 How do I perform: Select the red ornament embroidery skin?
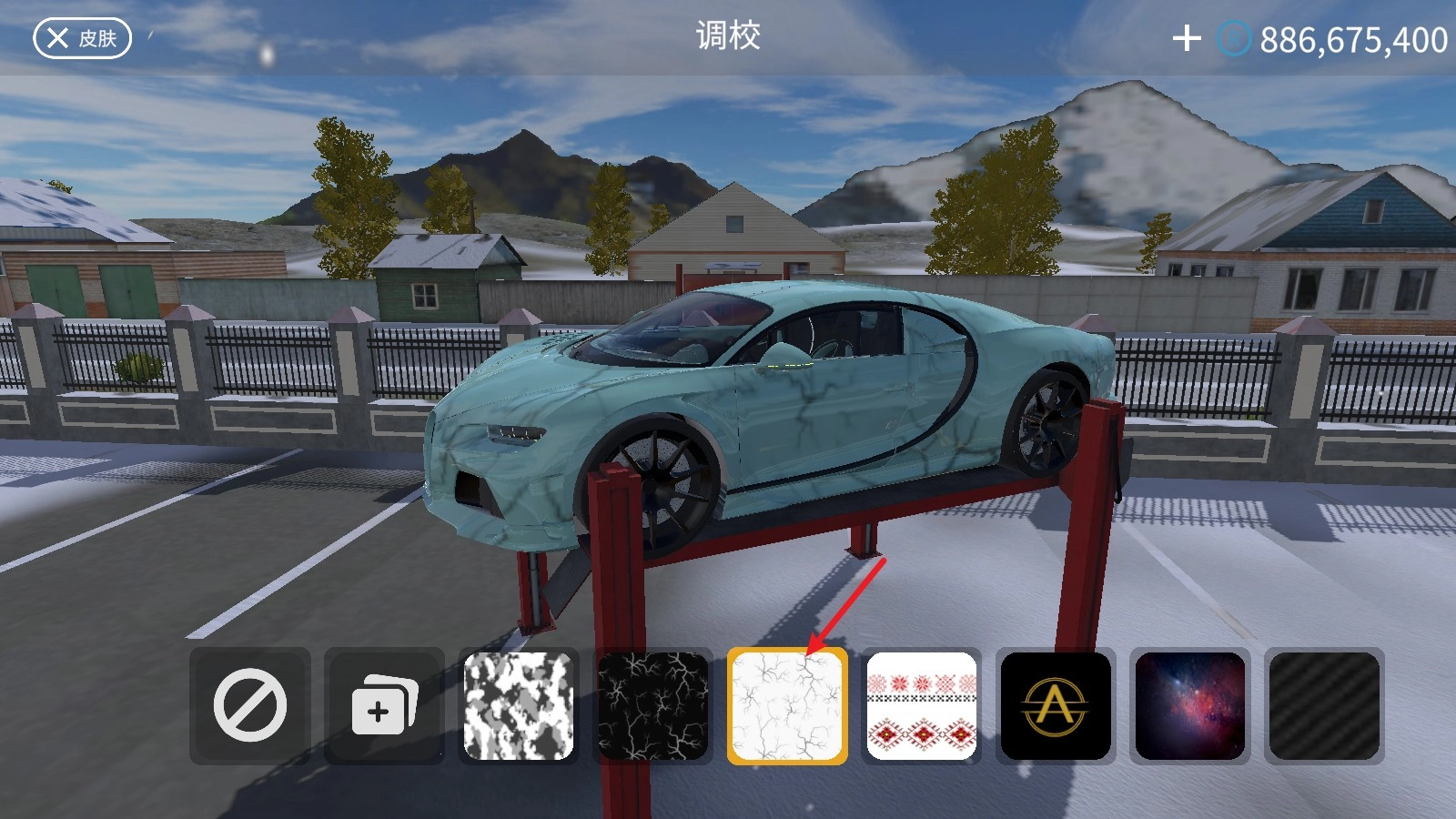920,707
